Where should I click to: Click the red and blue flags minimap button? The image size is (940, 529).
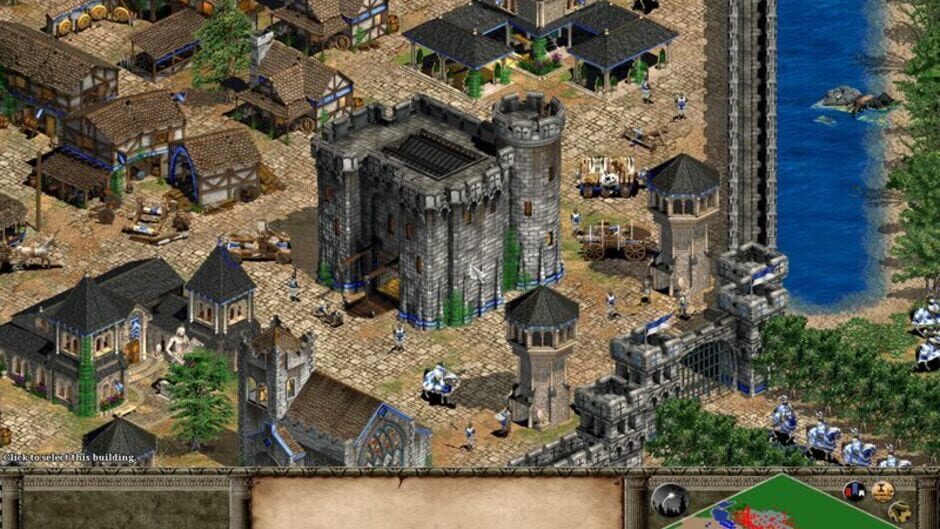[x=854, y=491]
